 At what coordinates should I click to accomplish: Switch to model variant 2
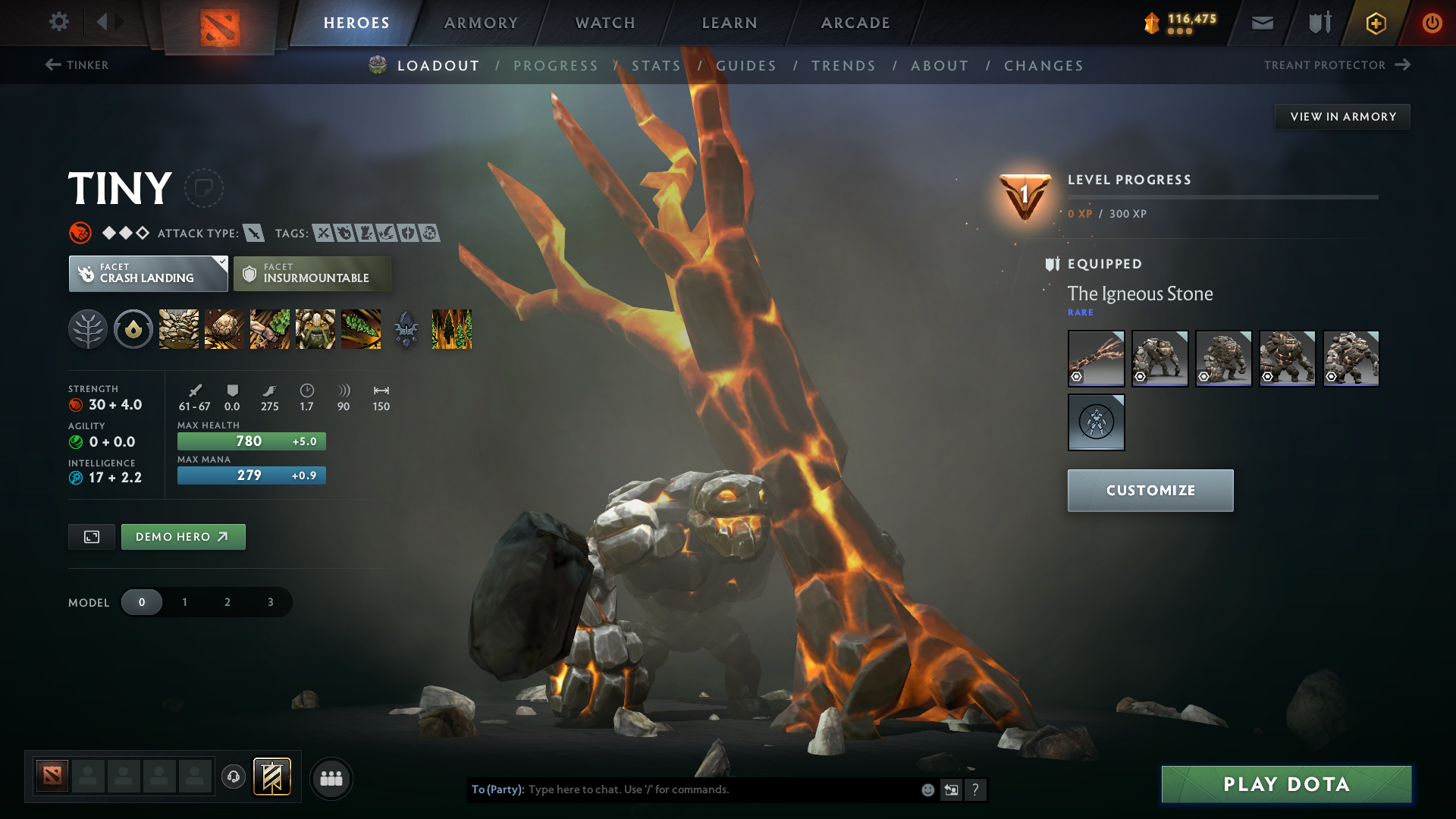coord(227,602)
